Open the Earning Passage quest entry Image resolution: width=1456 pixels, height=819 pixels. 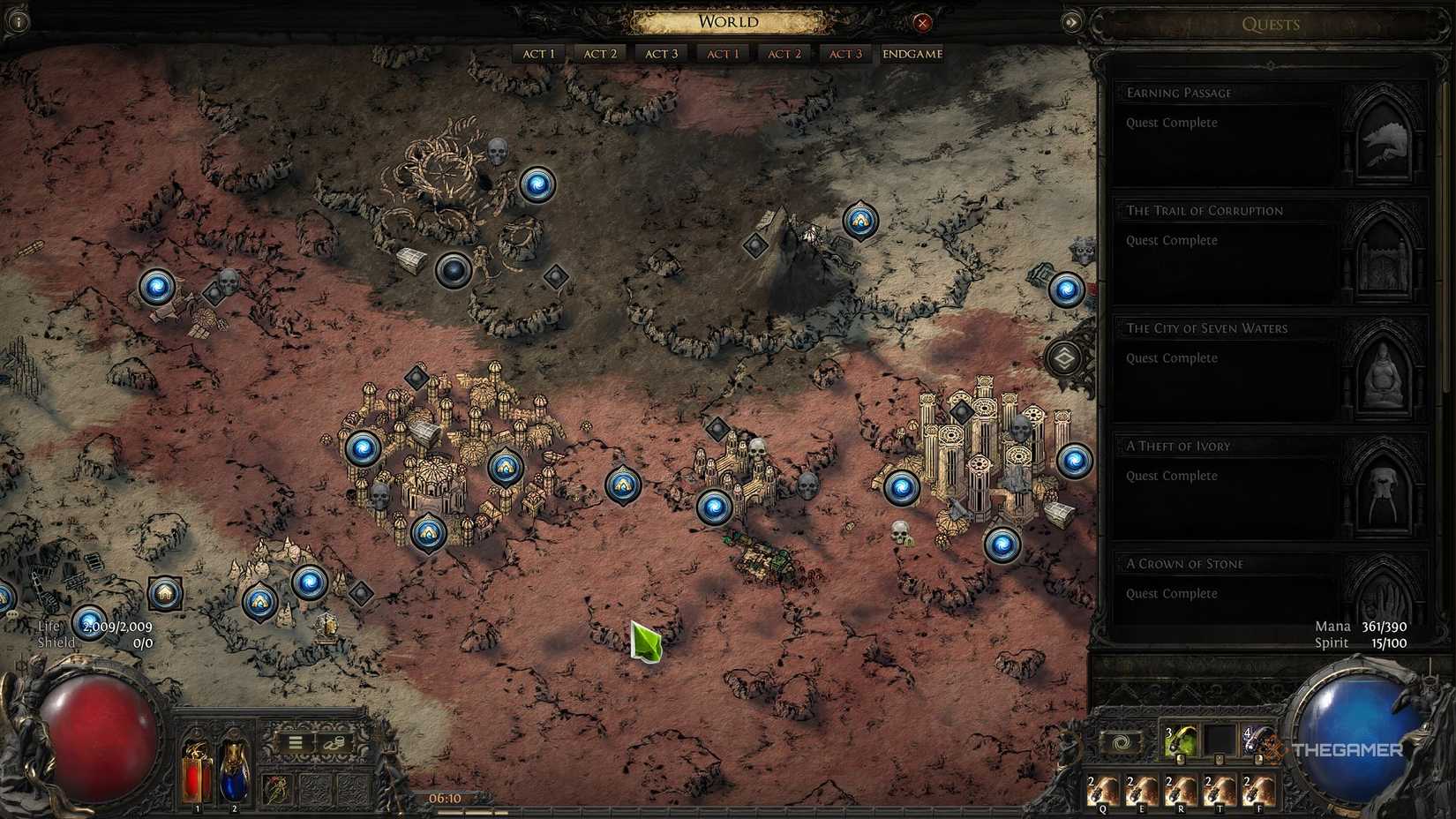pos(1180,93)
